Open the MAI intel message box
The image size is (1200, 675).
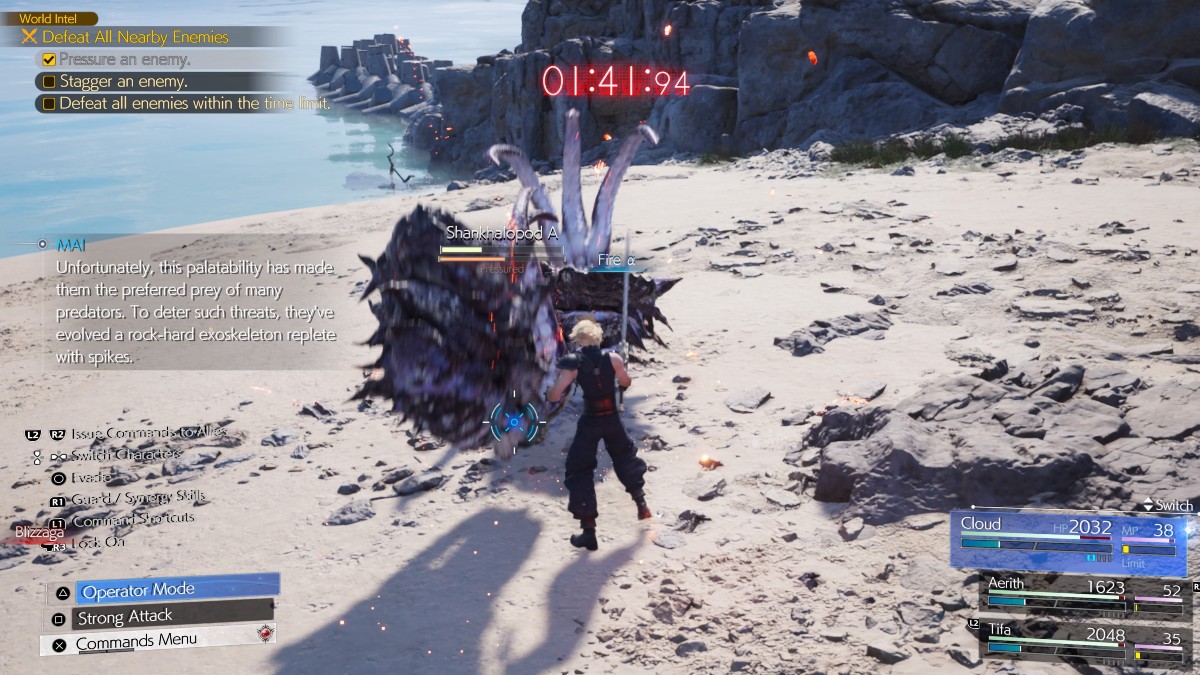point(195,300)
